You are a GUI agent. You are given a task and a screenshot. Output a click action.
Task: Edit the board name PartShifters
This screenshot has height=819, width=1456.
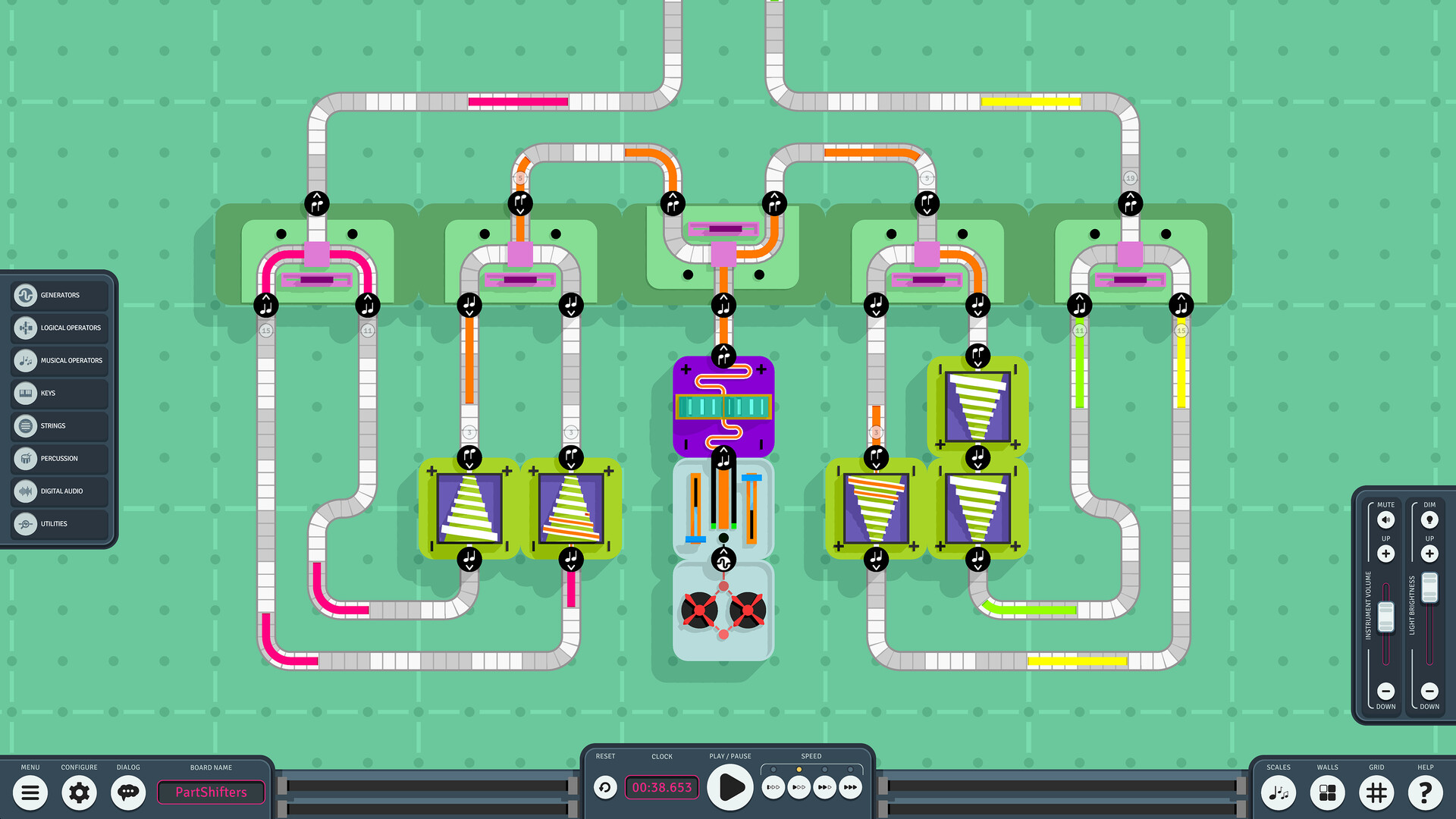(211, 792)
